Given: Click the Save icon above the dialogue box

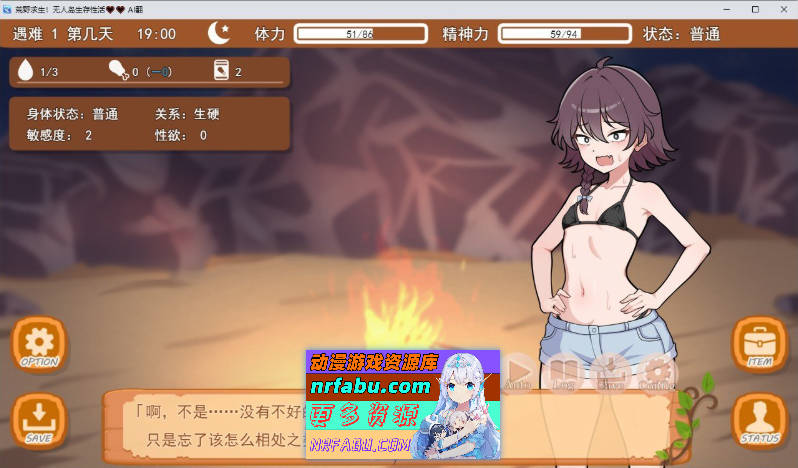Looking at the screenshot, I should pos(610,371).
